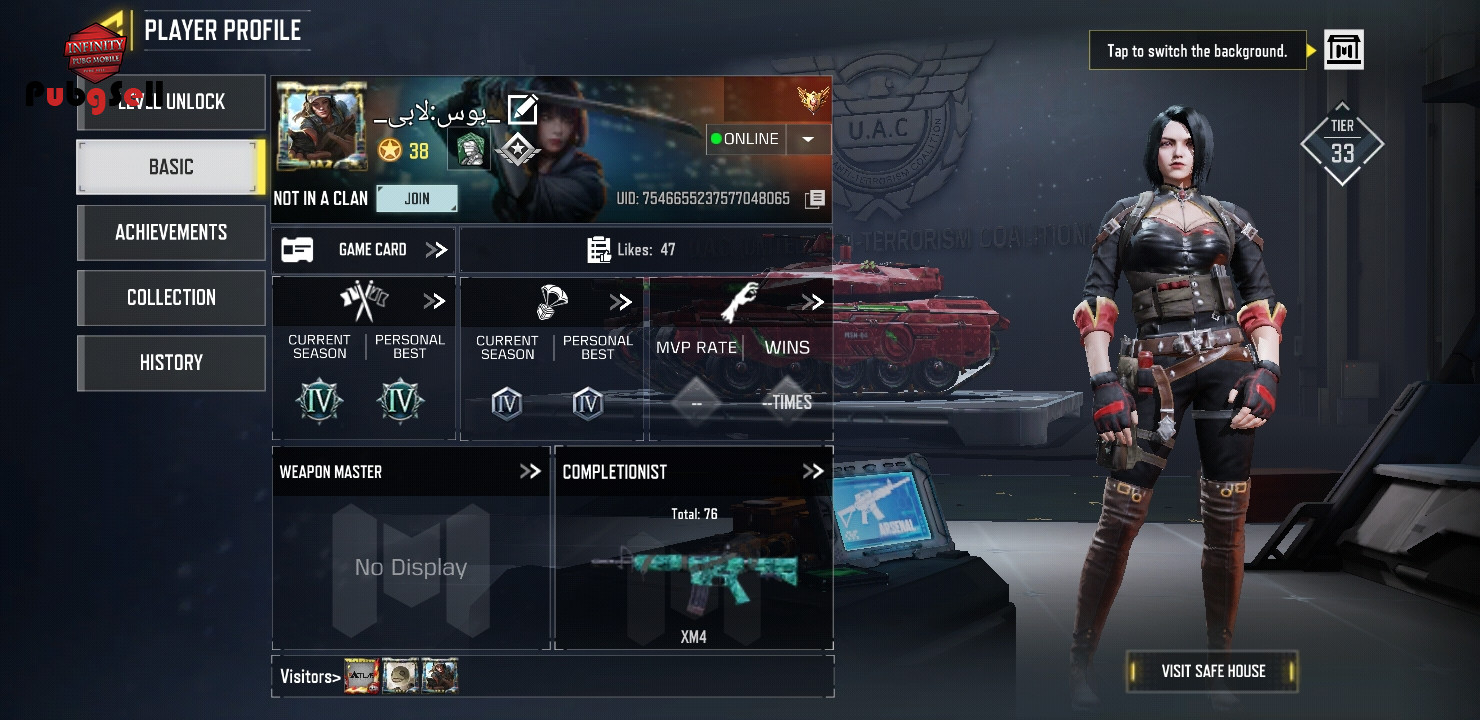Select the Basic profile tab
Screen dimensions: 1480x720
coord(171,167)
